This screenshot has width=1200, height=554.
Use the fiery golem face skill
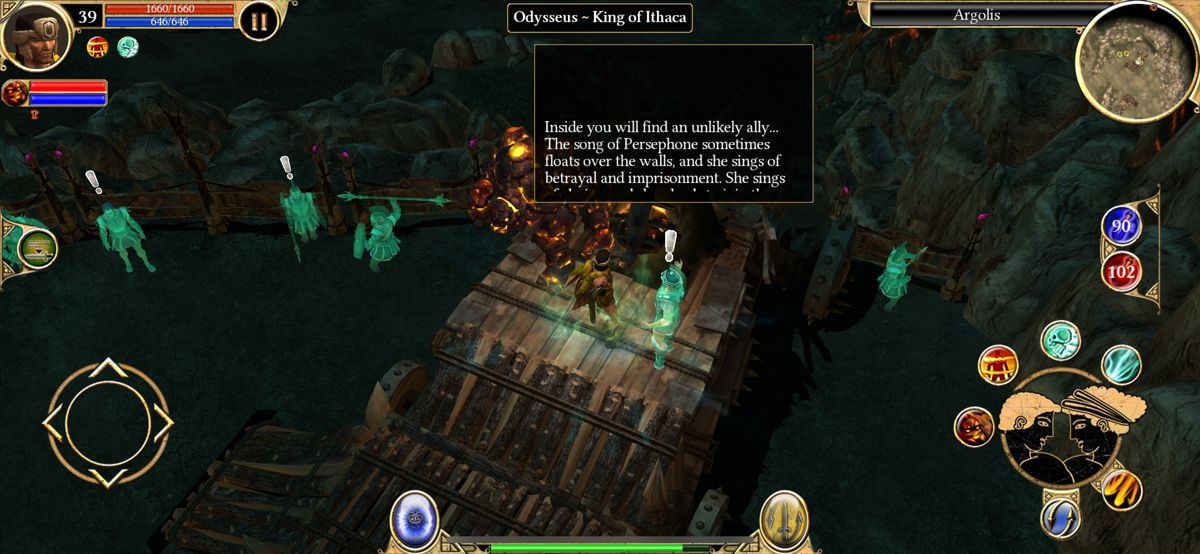pos(973,426)
